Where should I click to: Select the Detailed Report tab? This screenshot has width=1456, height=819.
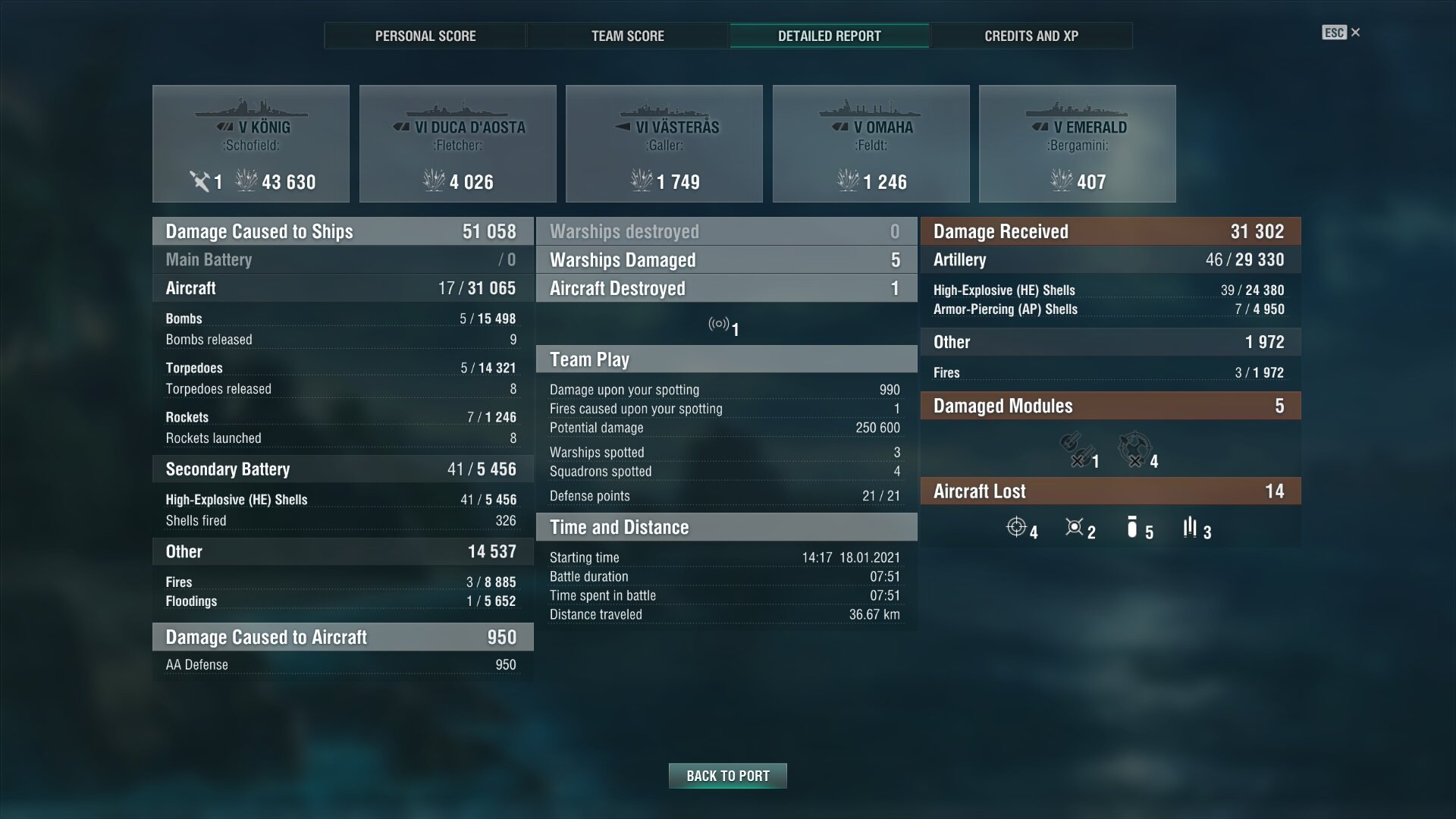pyautogui.click(x=829, y=36)
